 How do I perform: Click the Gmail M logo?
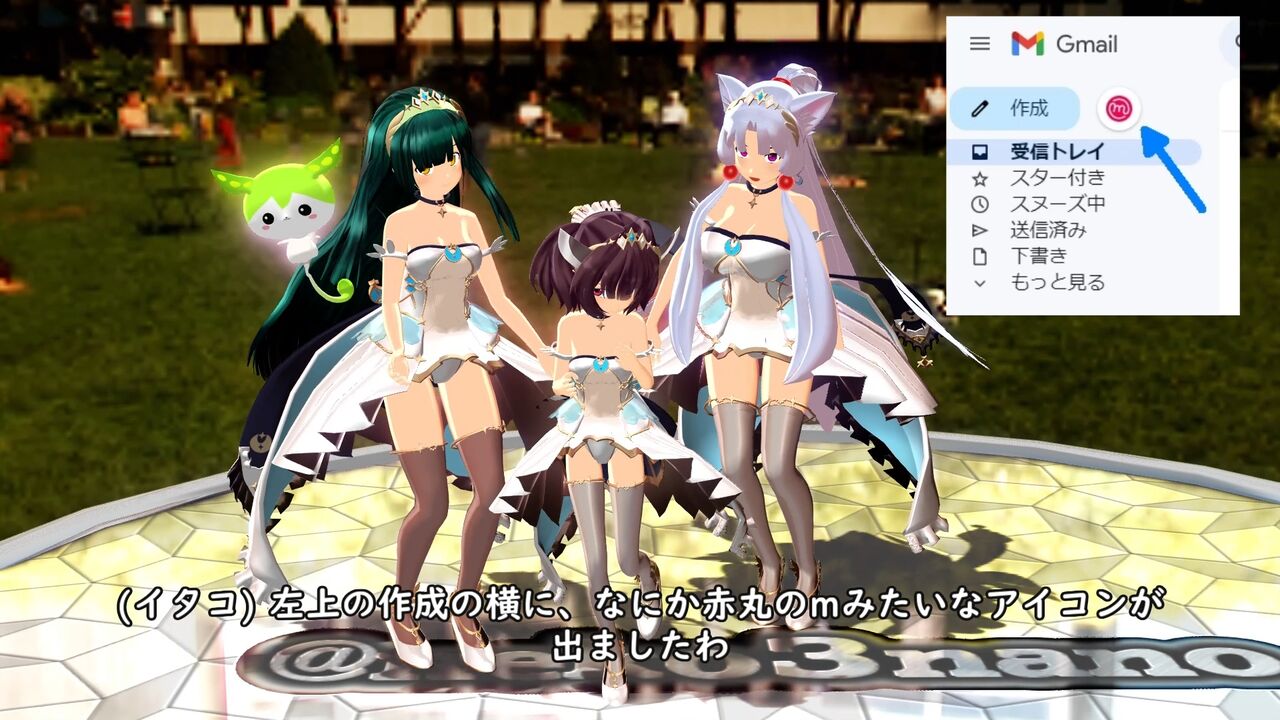point(1029,43)
